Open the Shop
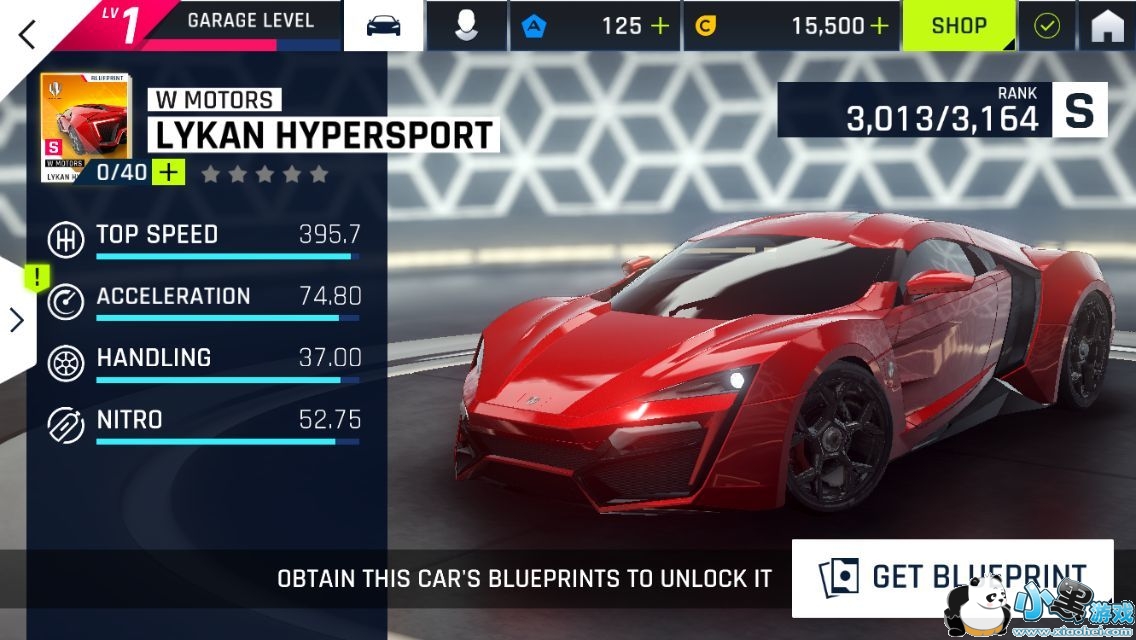Image resolution: width=1136 pixels, height=640 pixels. tap(959, 26)
